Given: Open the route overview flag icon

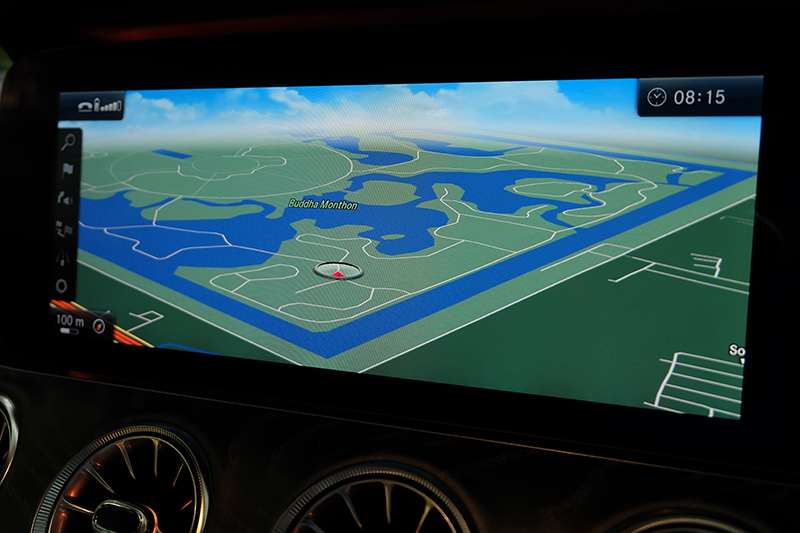Looking at the screenshot, I should click(67, 229).
